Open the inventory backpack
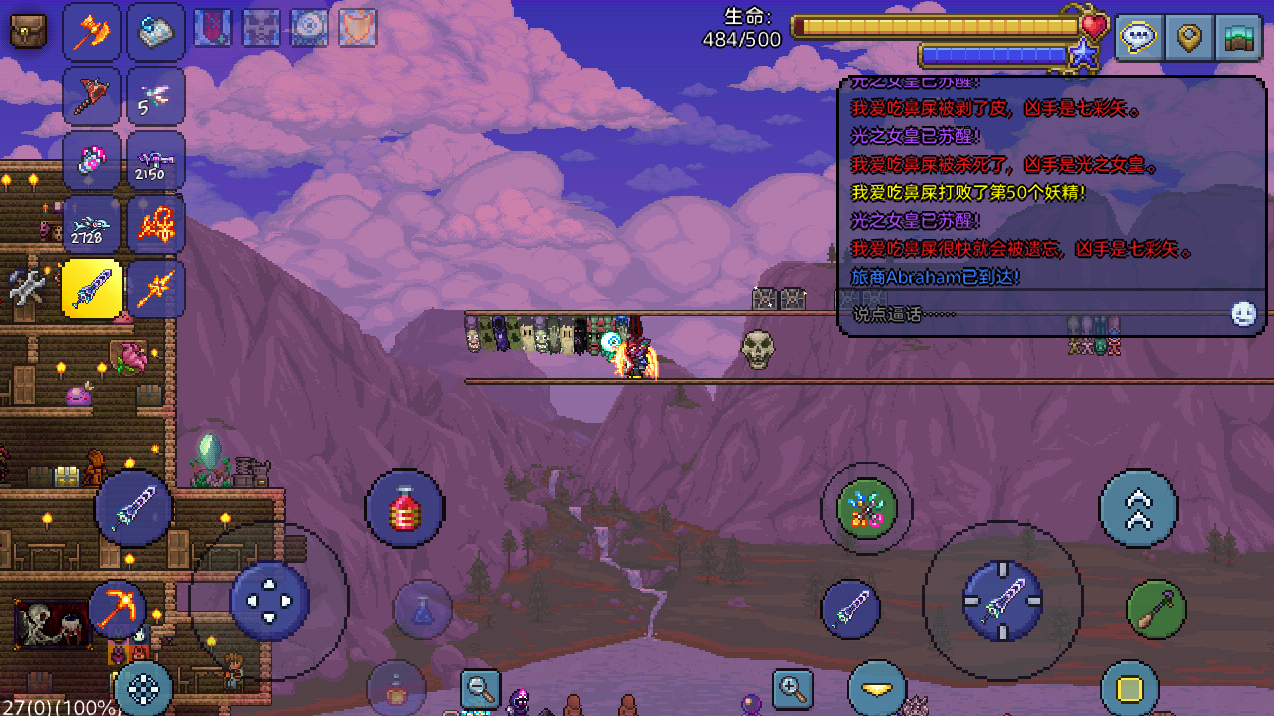Viewport: 1274px width, 716px height. (29, 30)
